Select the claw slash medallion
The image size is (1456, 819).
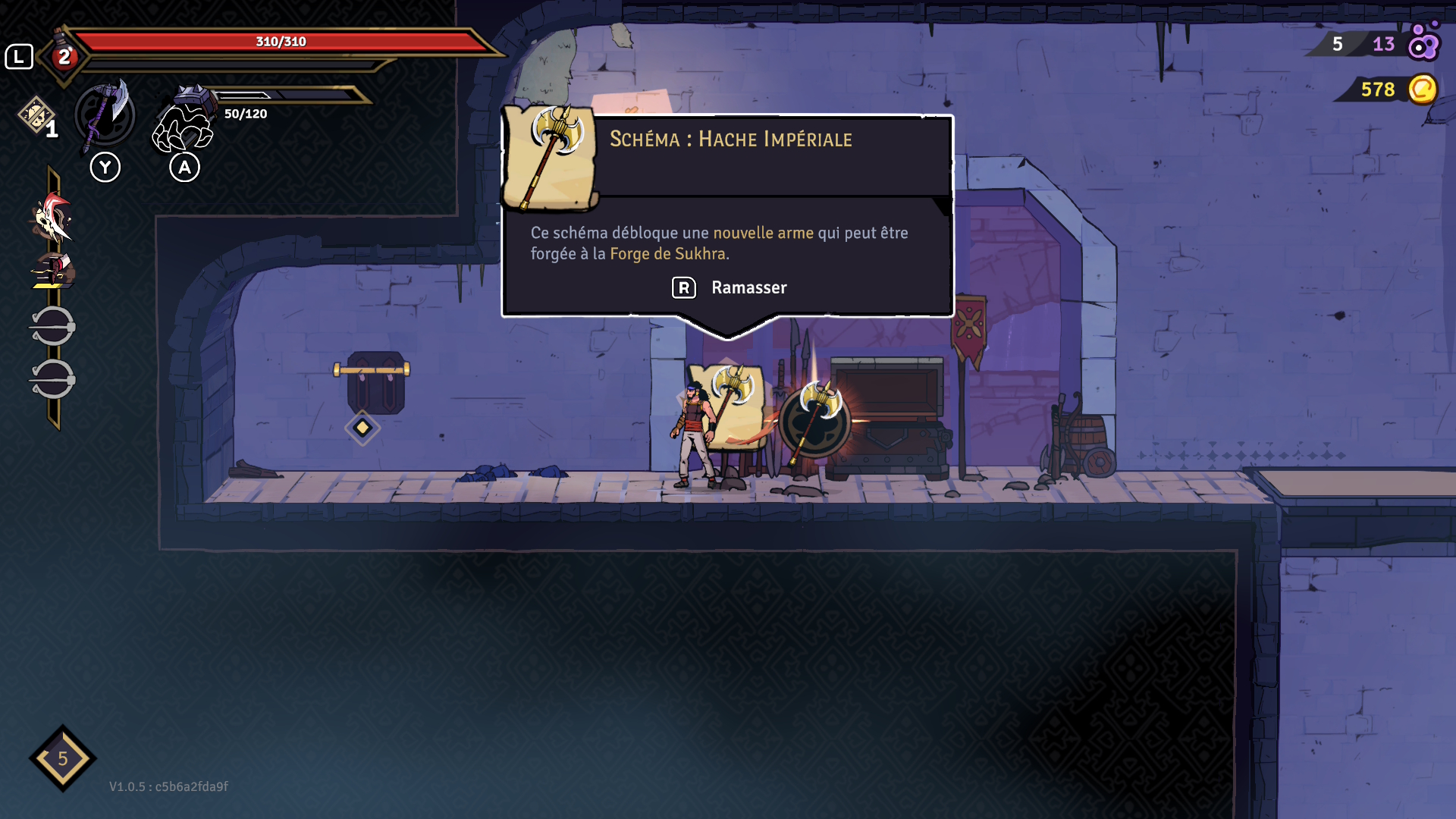[x=52, y=271]
